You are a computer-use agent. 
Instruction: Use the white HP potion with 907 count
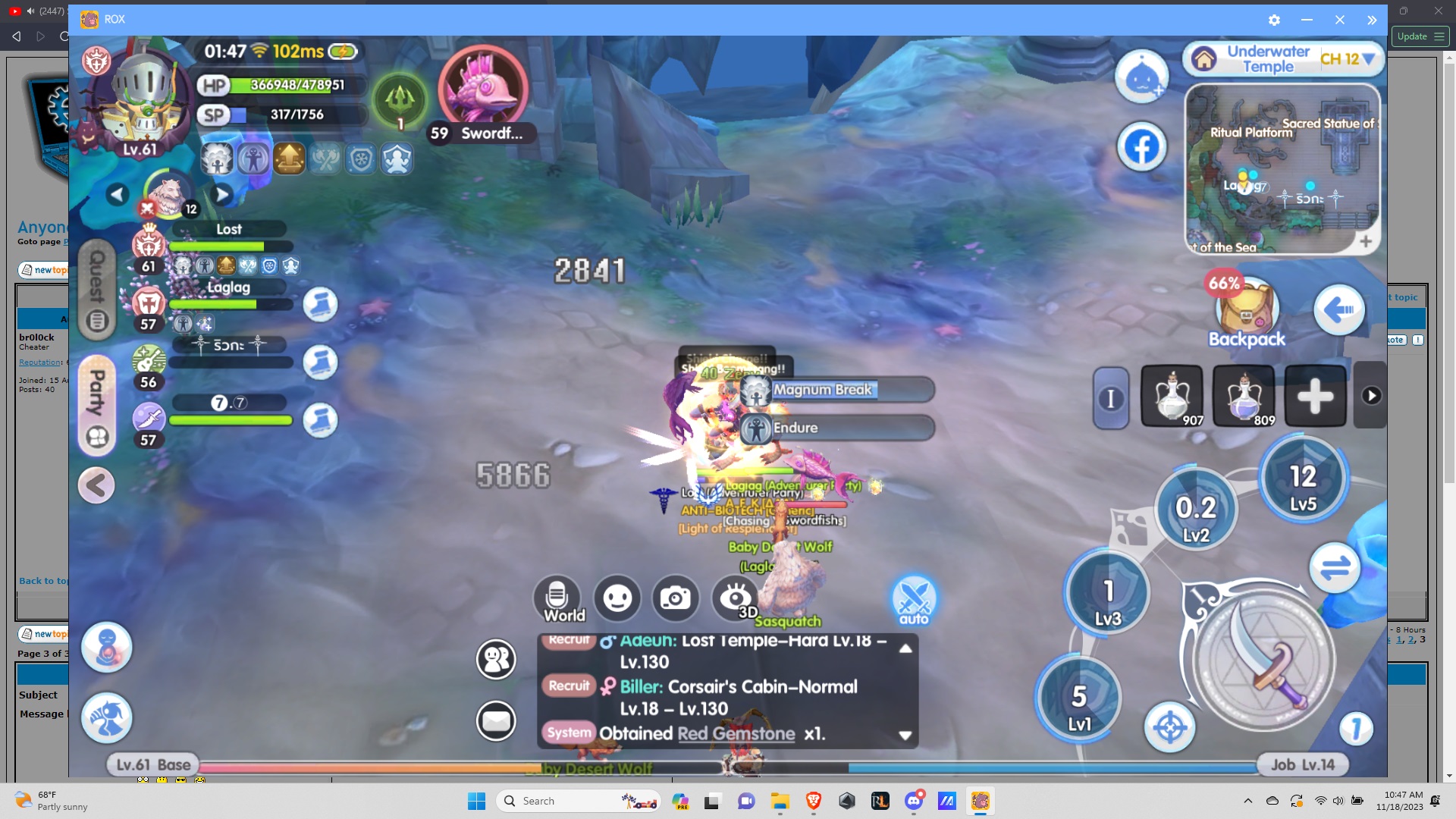1172,395
